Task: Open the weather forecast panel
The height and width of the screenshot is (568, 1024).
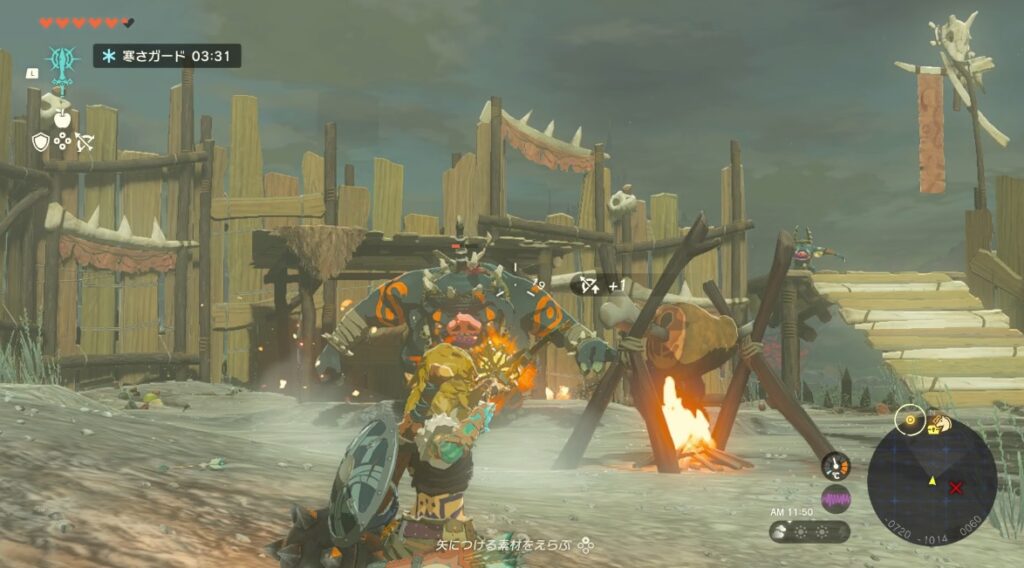Action: point(810,531)
